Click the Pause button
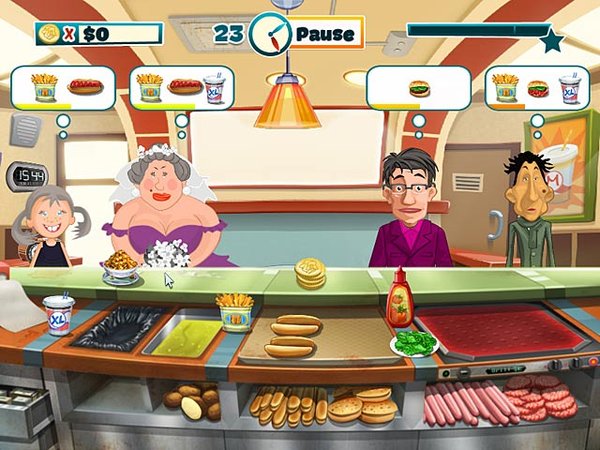Viewport: 600px width, 450px height. (325, 33)
